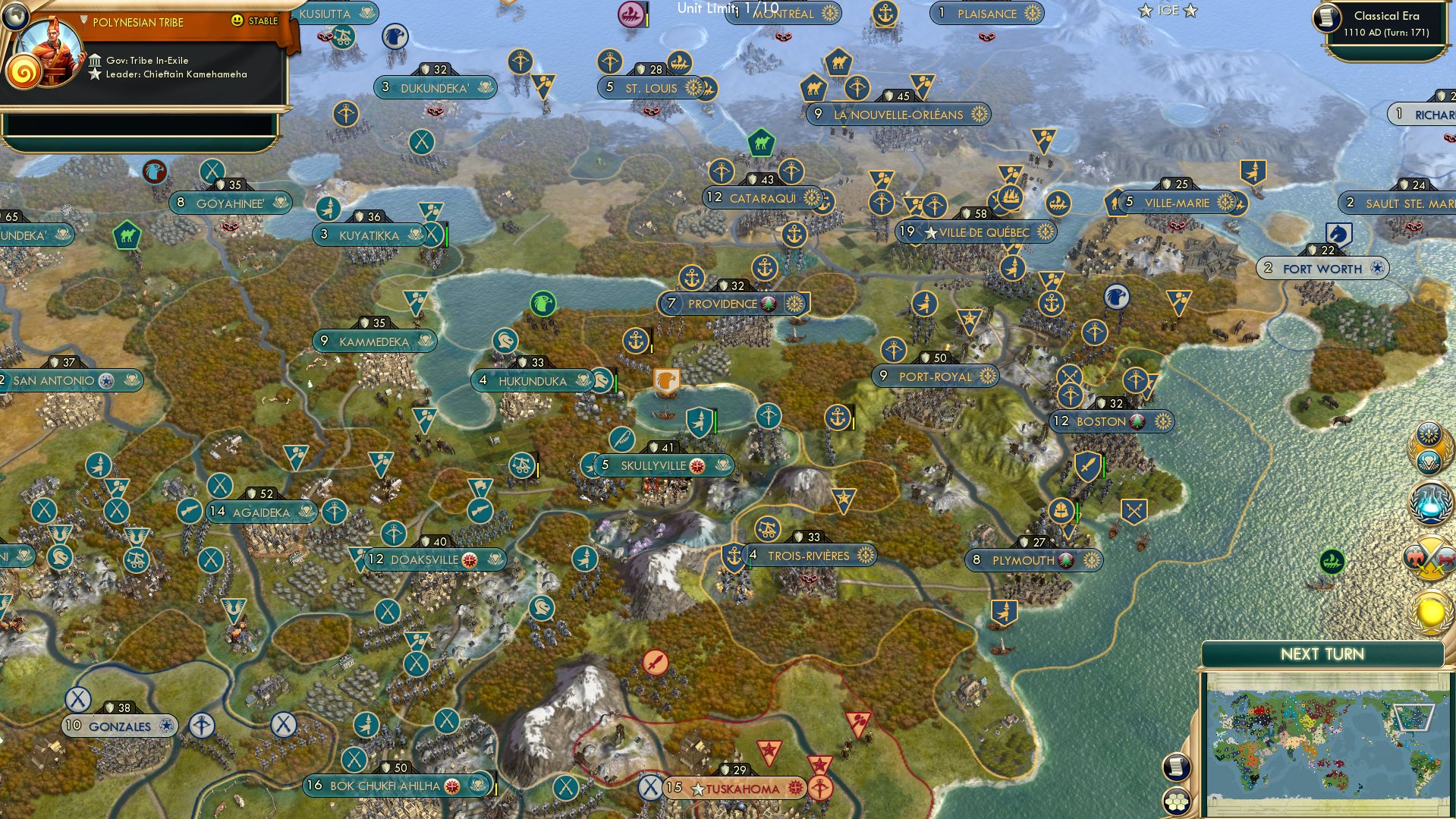
Task: Click the research beaker notification icon
Action: pos(1429,503)
